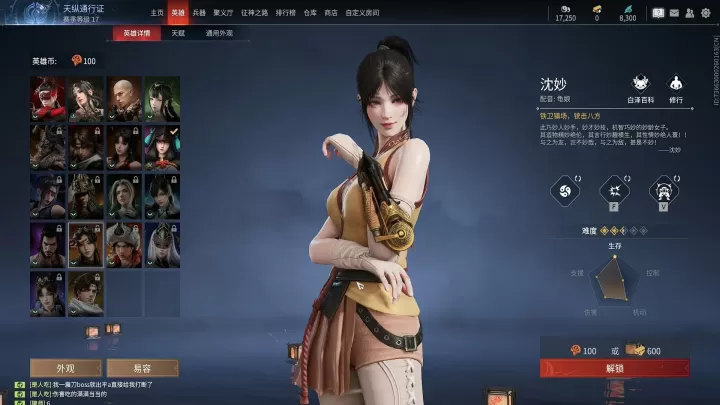Open the 主页 home menu
720x405 pixels.
pos(157,13)
